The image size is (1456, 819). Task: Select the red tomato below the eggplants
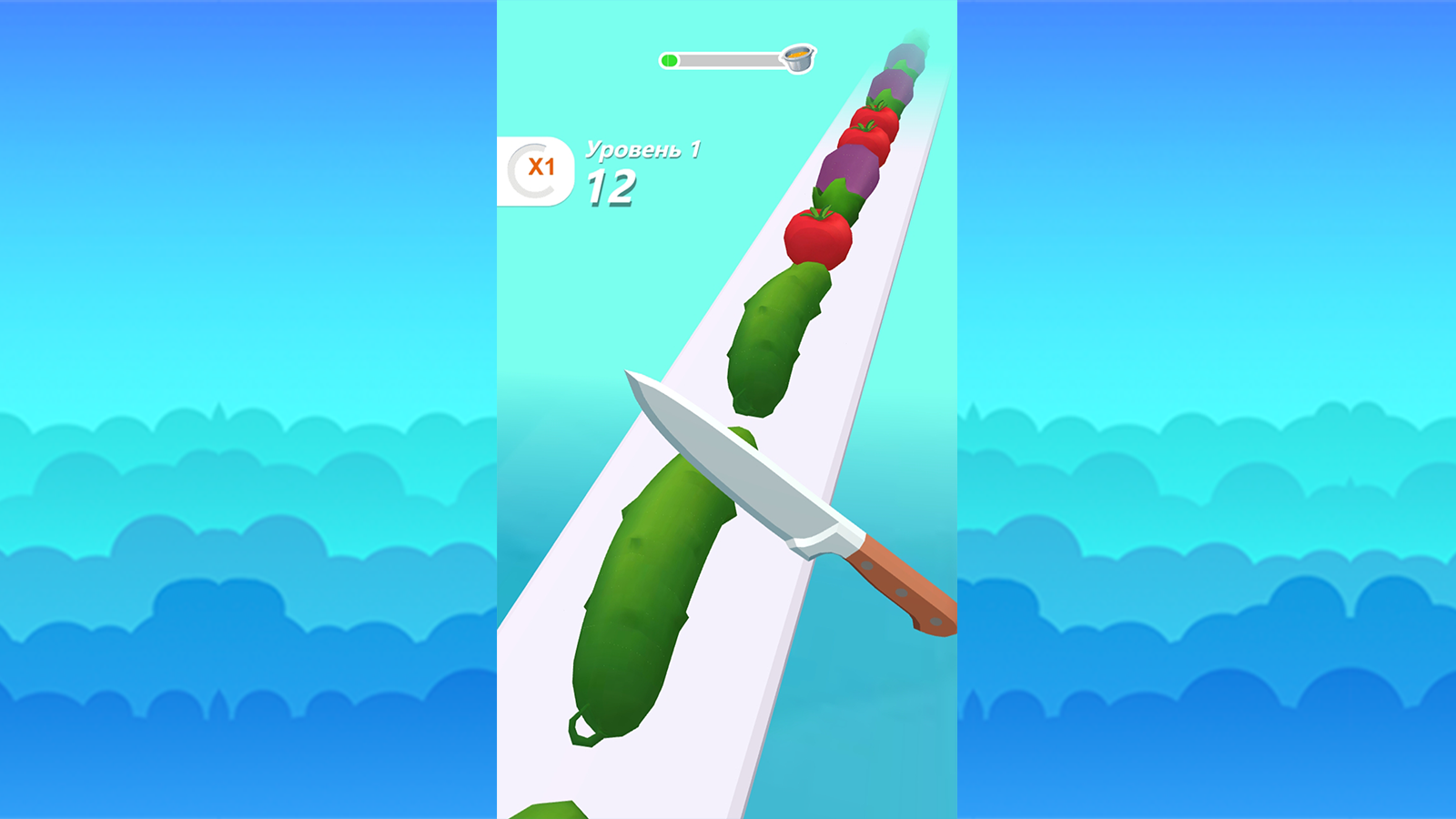click(x=817, y=237)
